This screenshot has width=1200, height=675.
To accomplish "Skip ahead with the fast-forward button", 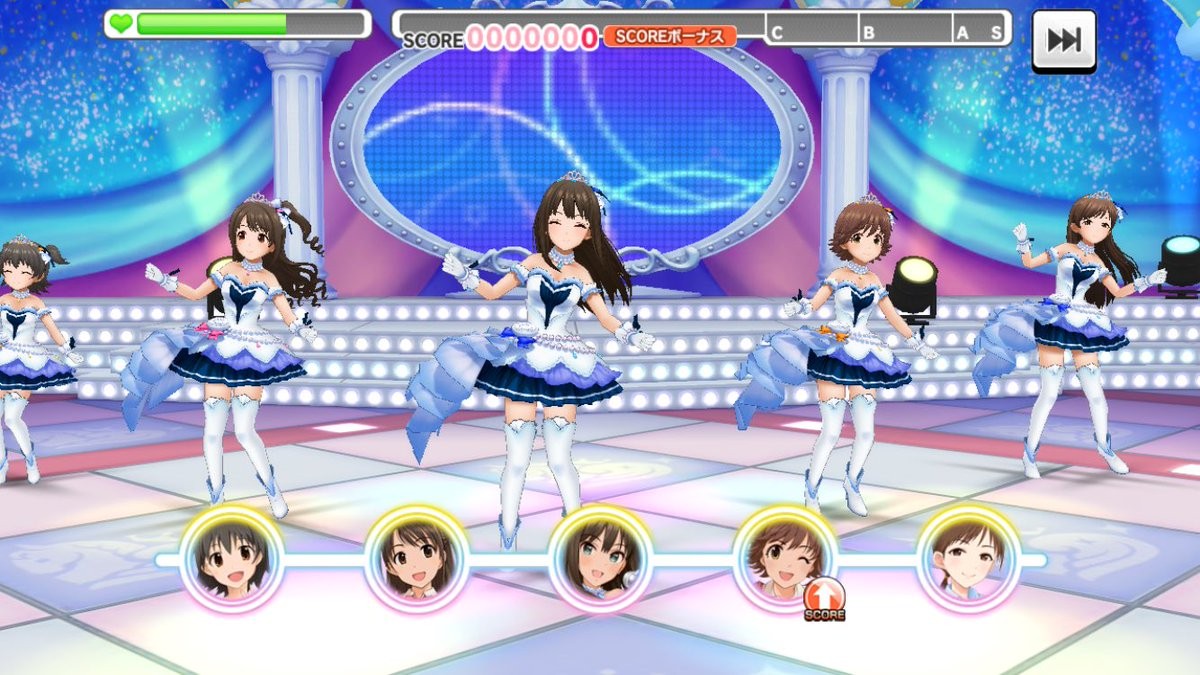I will point(1063,40).
